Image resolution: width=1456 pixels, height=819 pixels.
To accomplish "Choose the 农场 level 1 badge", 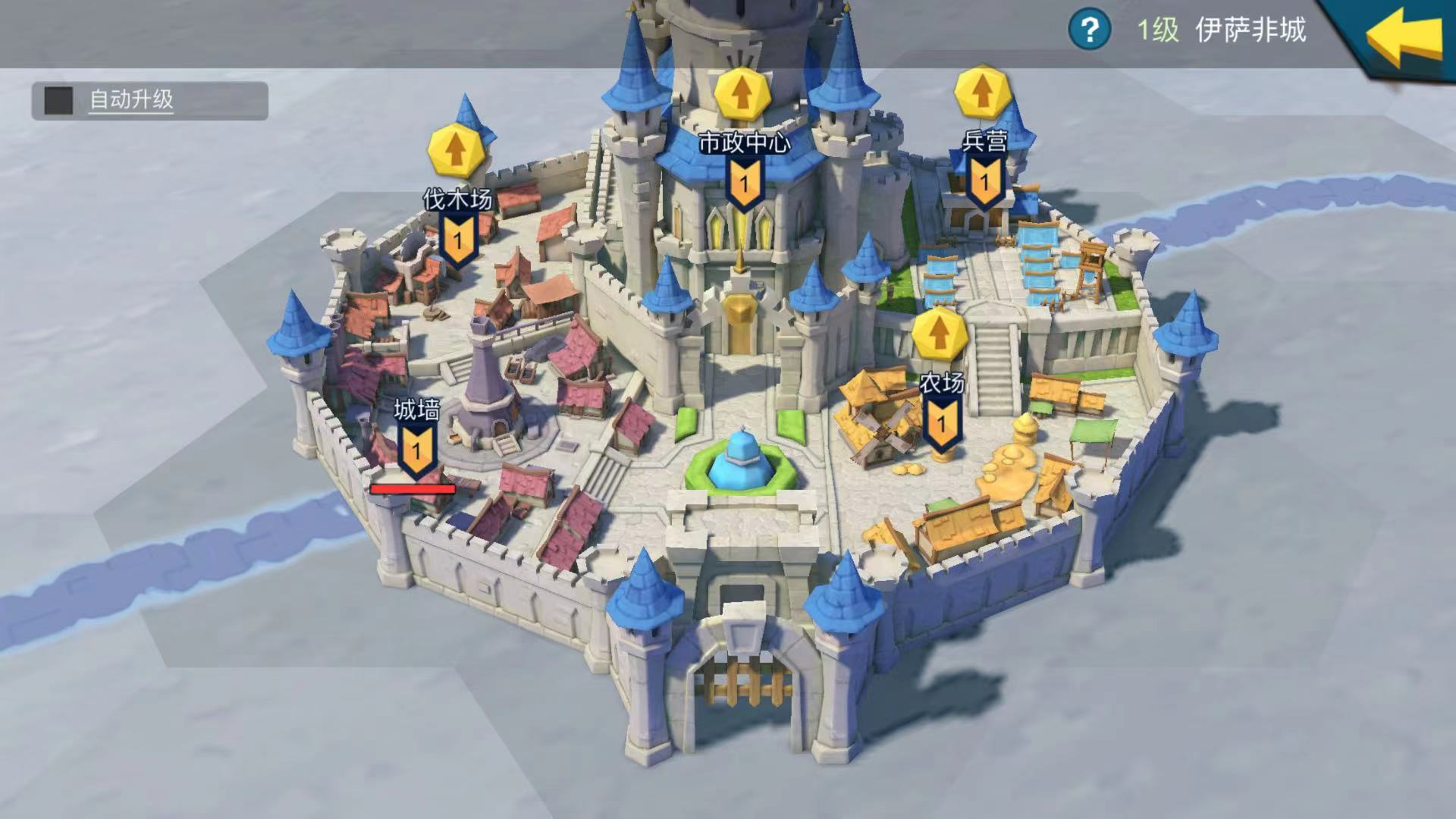I will point(941,424).
